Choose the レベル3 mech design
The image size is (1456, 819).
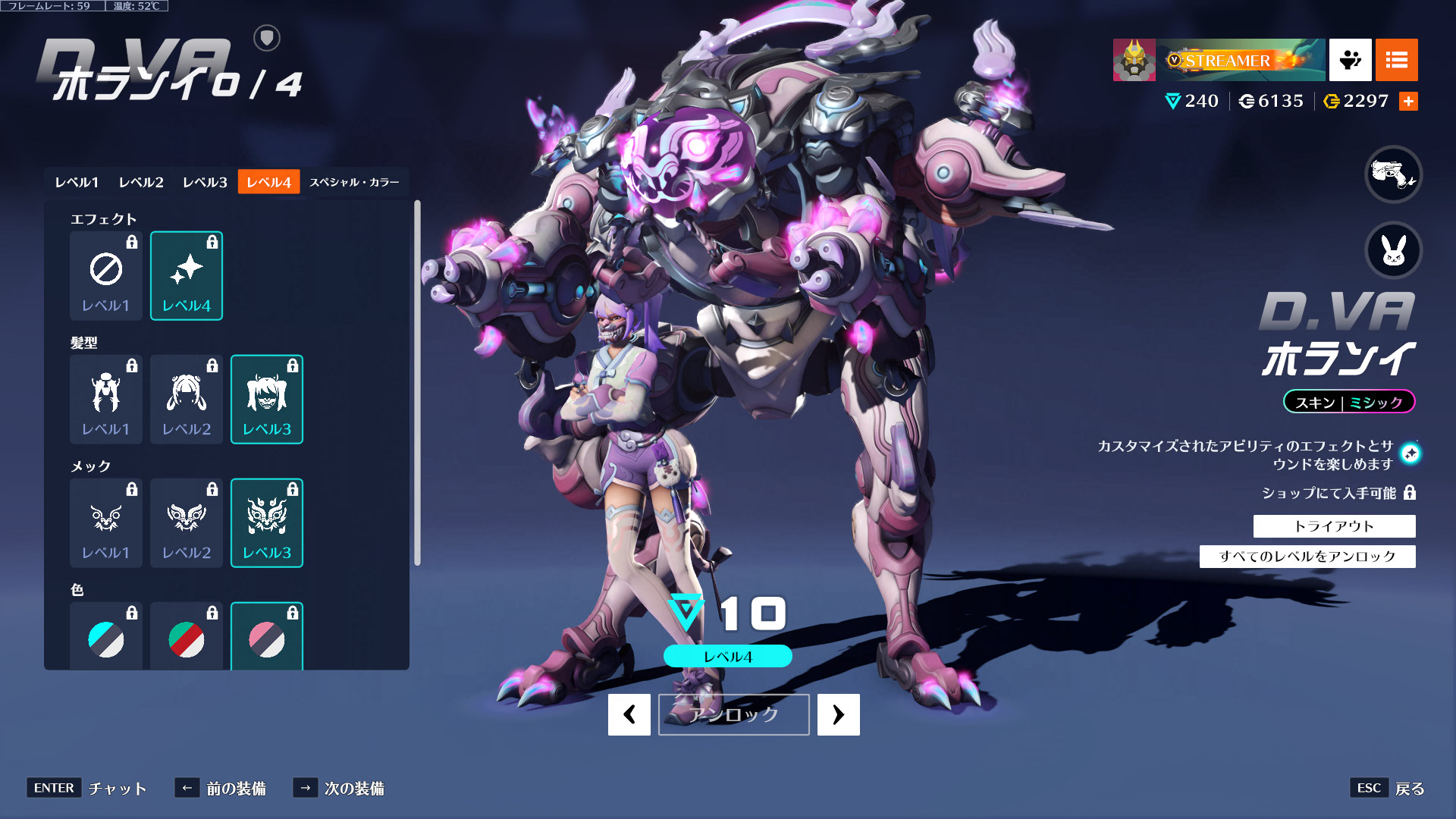(x=267, y=523)
